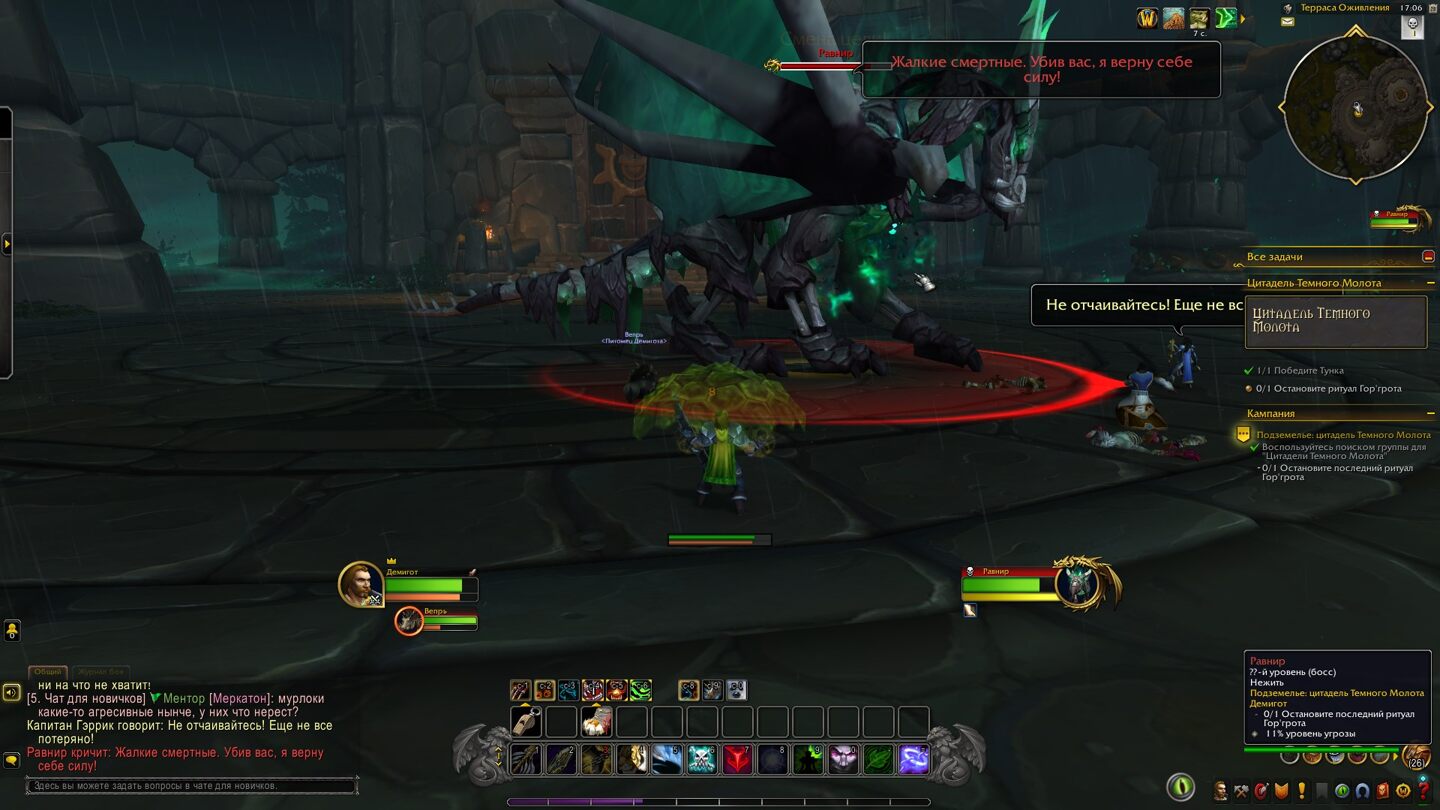Click Демигот player portrait frame
1440x810 pixels.
point(360,584)
